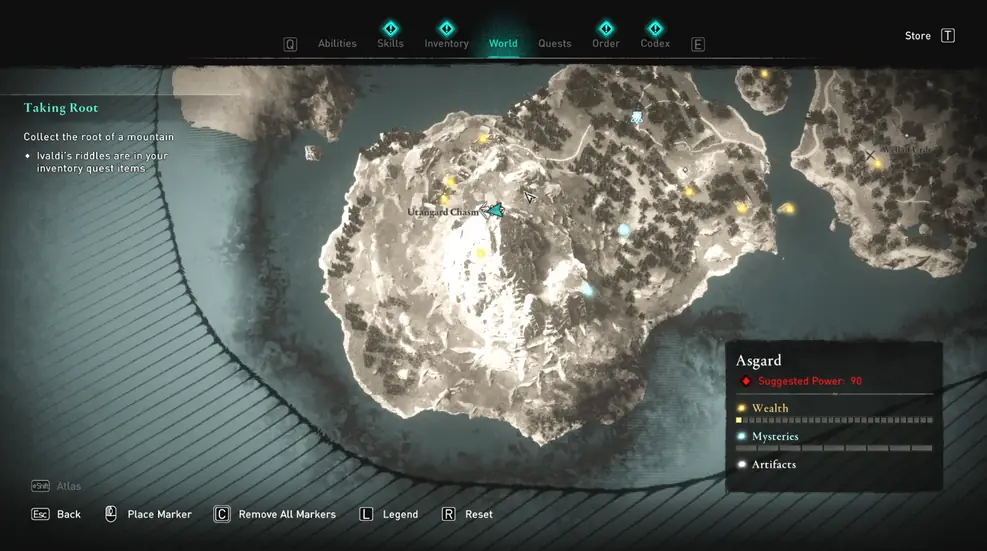Open the map Legend
The image size is (987, 551).
[x=400, y=514]
